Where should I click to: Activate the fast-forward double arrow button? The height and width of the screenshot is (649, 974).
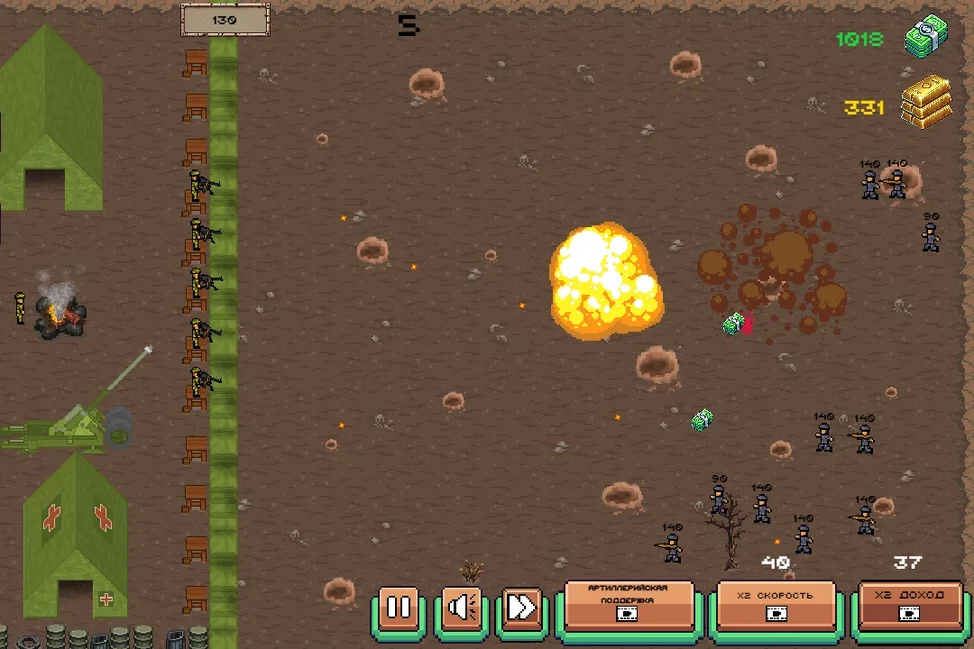[522, 607]
